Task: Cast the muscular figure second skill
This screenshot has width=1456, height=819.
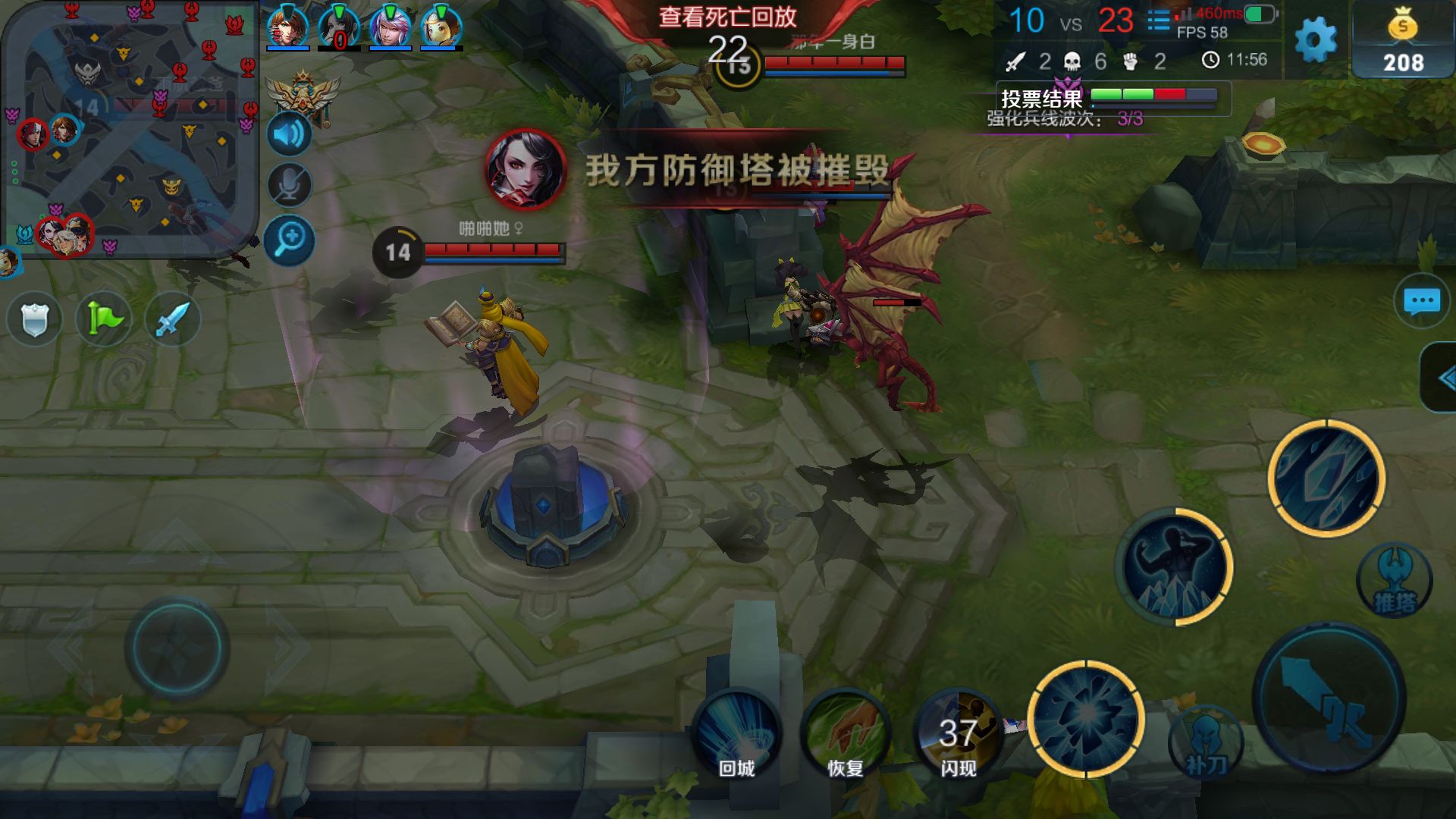Action: click(x=1174, y=566)
